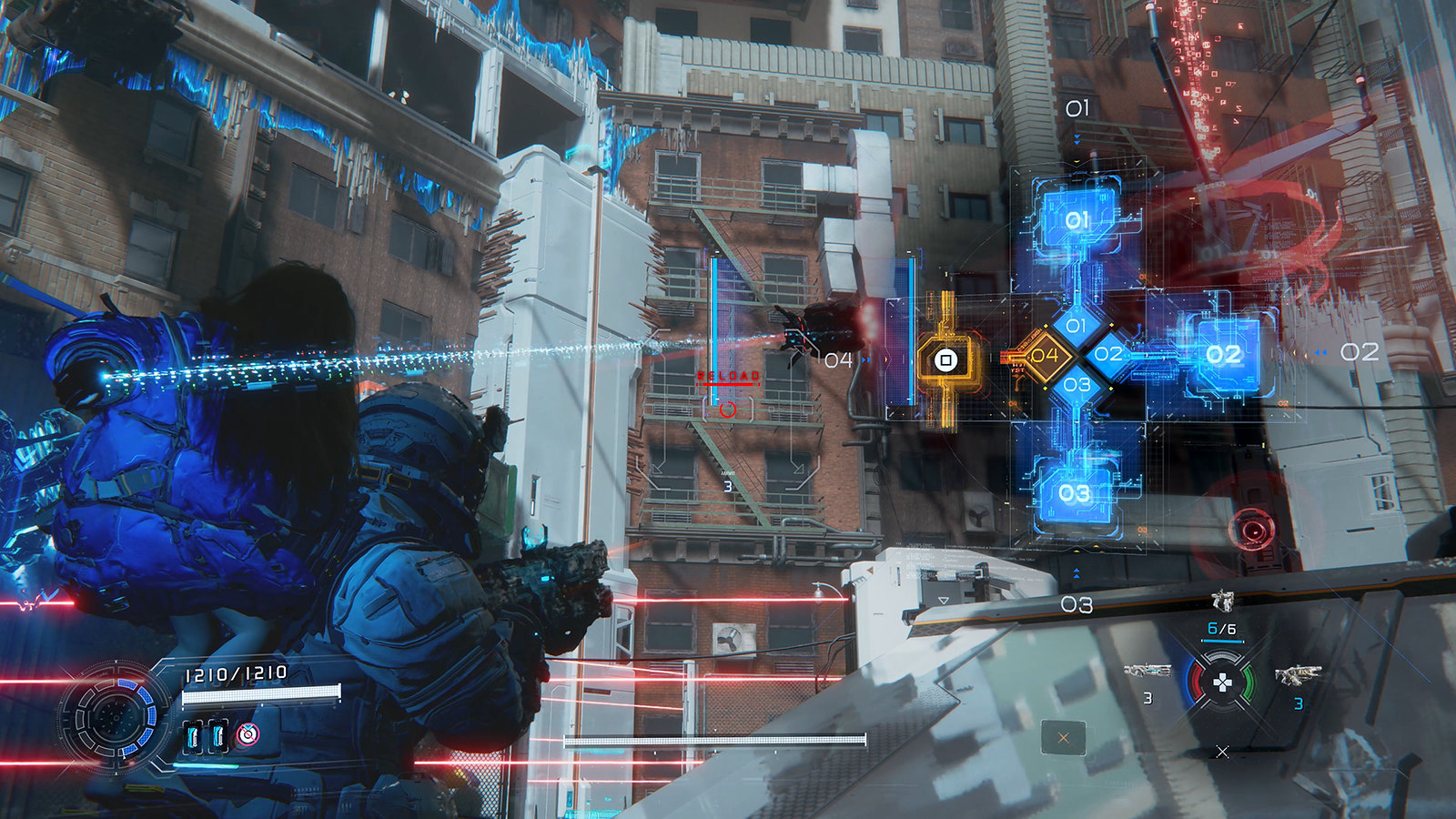The height and width of the screenshot is (819, 1456).
Task: Pick the small blue 03 diamond tile
Action: (x=1077, y=385)
